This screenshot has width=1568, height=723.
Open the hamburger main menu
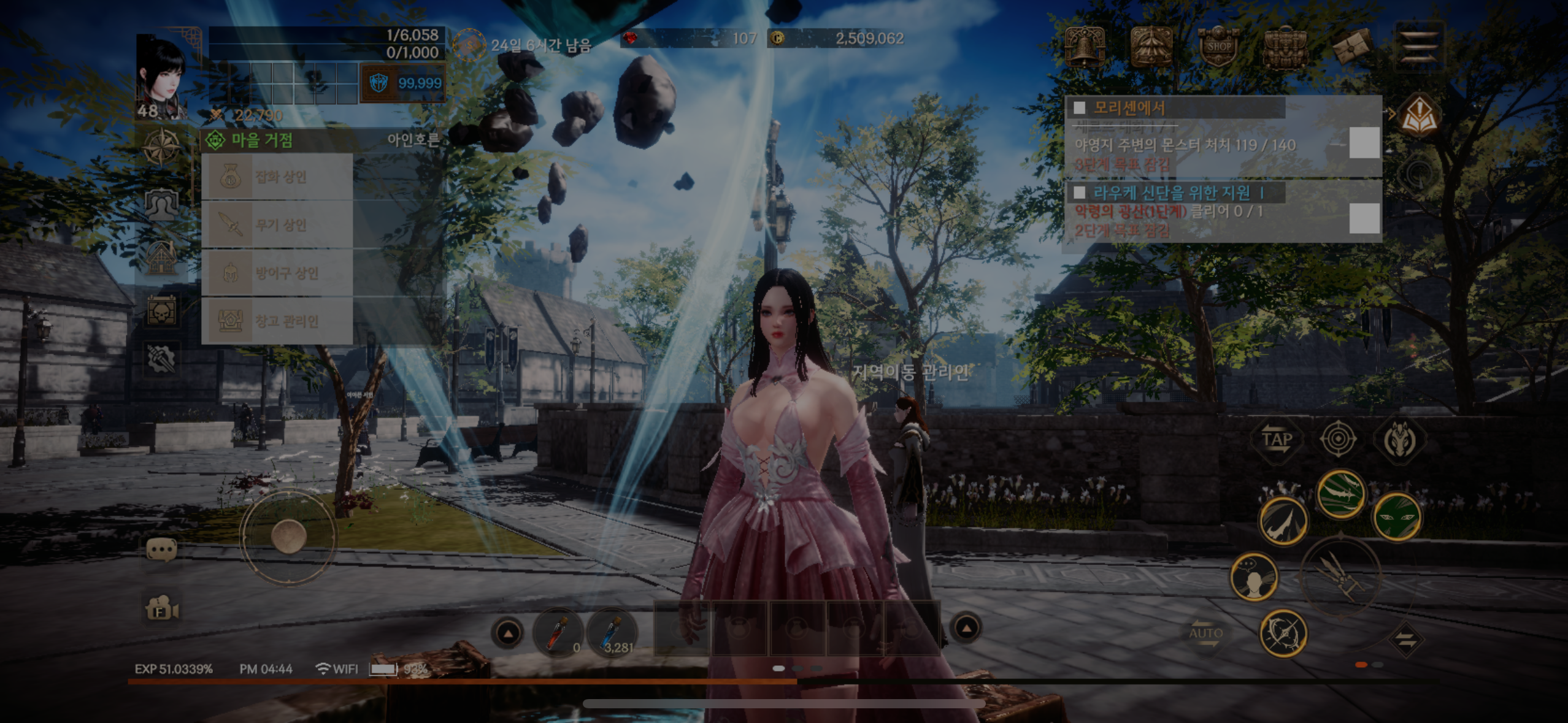coord(1420,45)
